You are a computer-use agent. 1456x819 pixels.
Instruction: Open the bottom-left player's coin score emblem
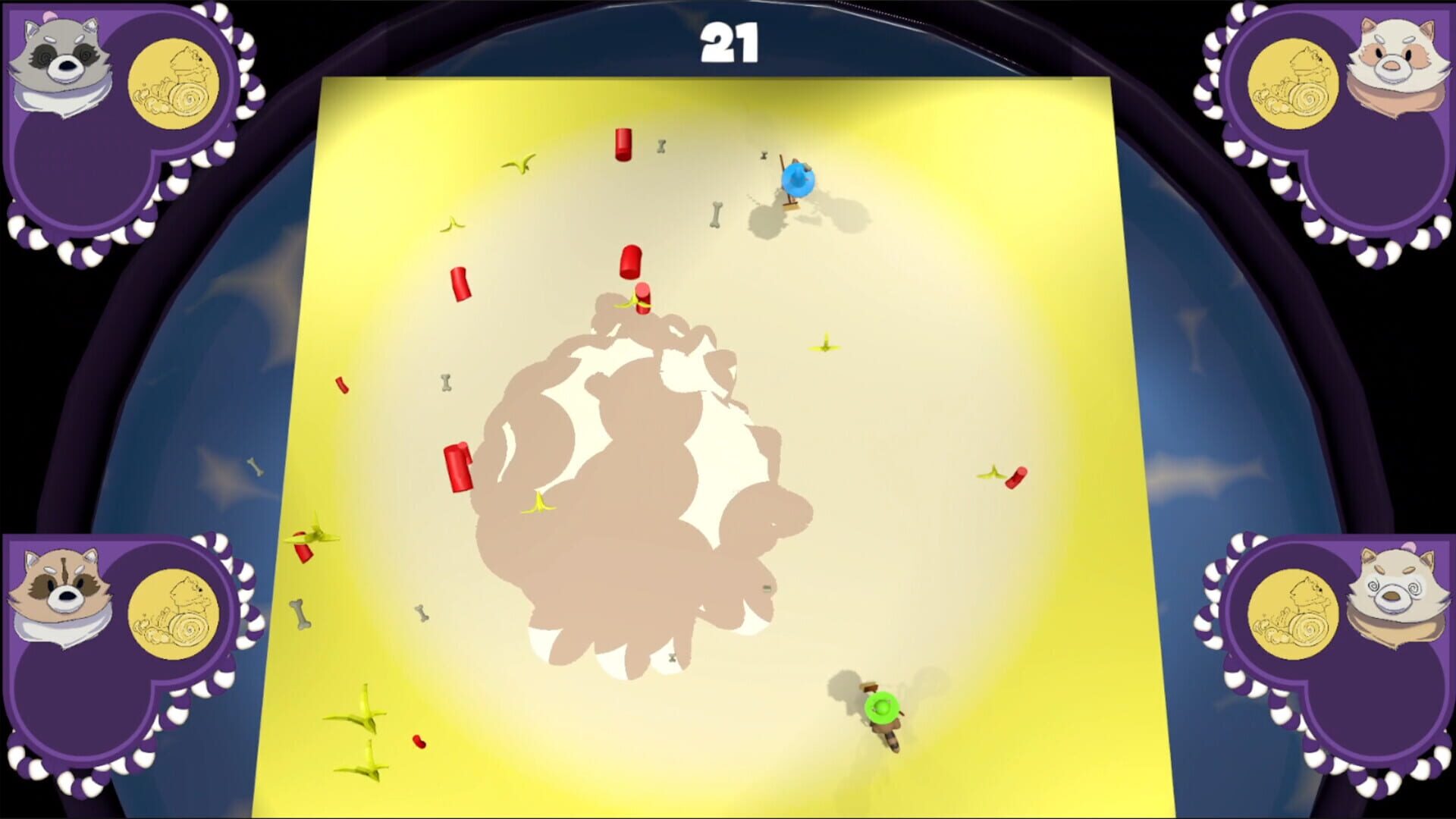click(x=176, y=614)
